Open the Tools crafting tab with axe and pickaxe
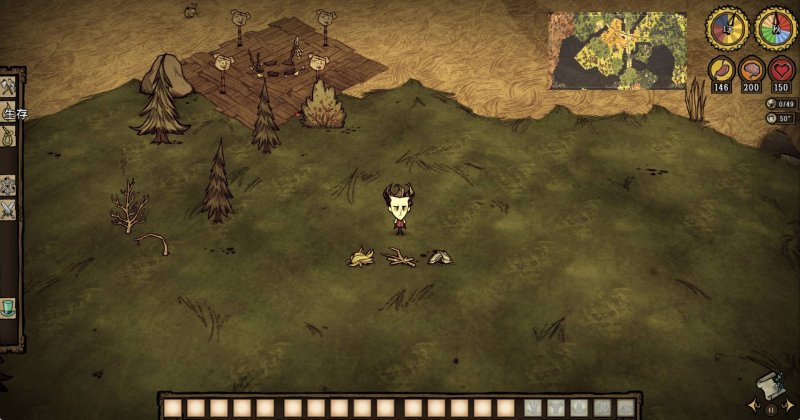 coord(8,88)
